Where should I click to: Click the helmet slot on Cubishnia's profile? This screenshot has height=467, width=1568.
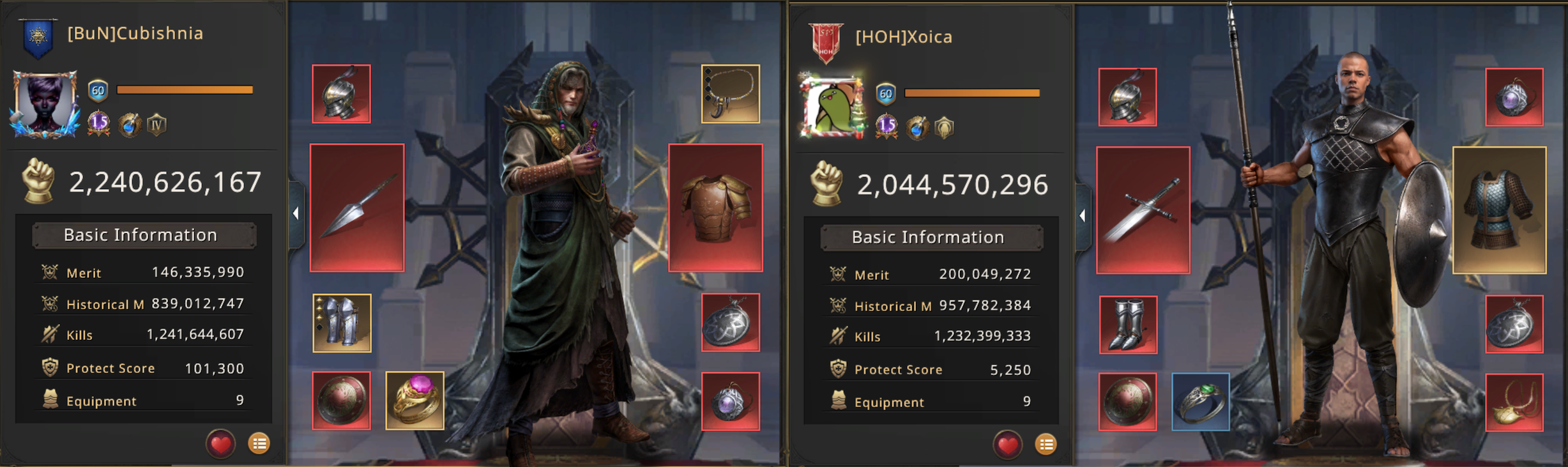coord(341,93)
